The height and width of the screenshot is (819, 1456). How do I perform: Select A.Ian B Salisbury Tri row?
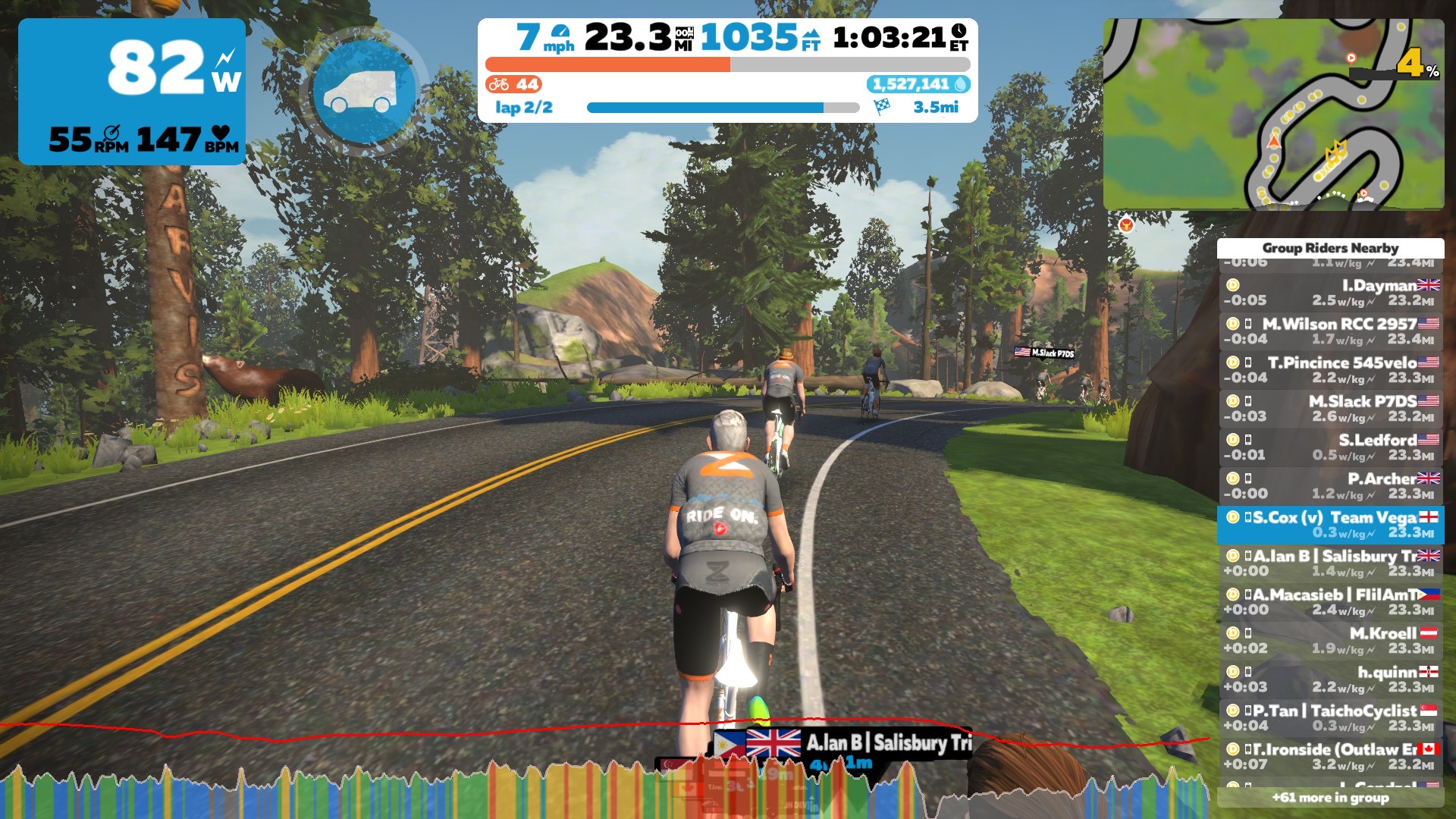1330,563
